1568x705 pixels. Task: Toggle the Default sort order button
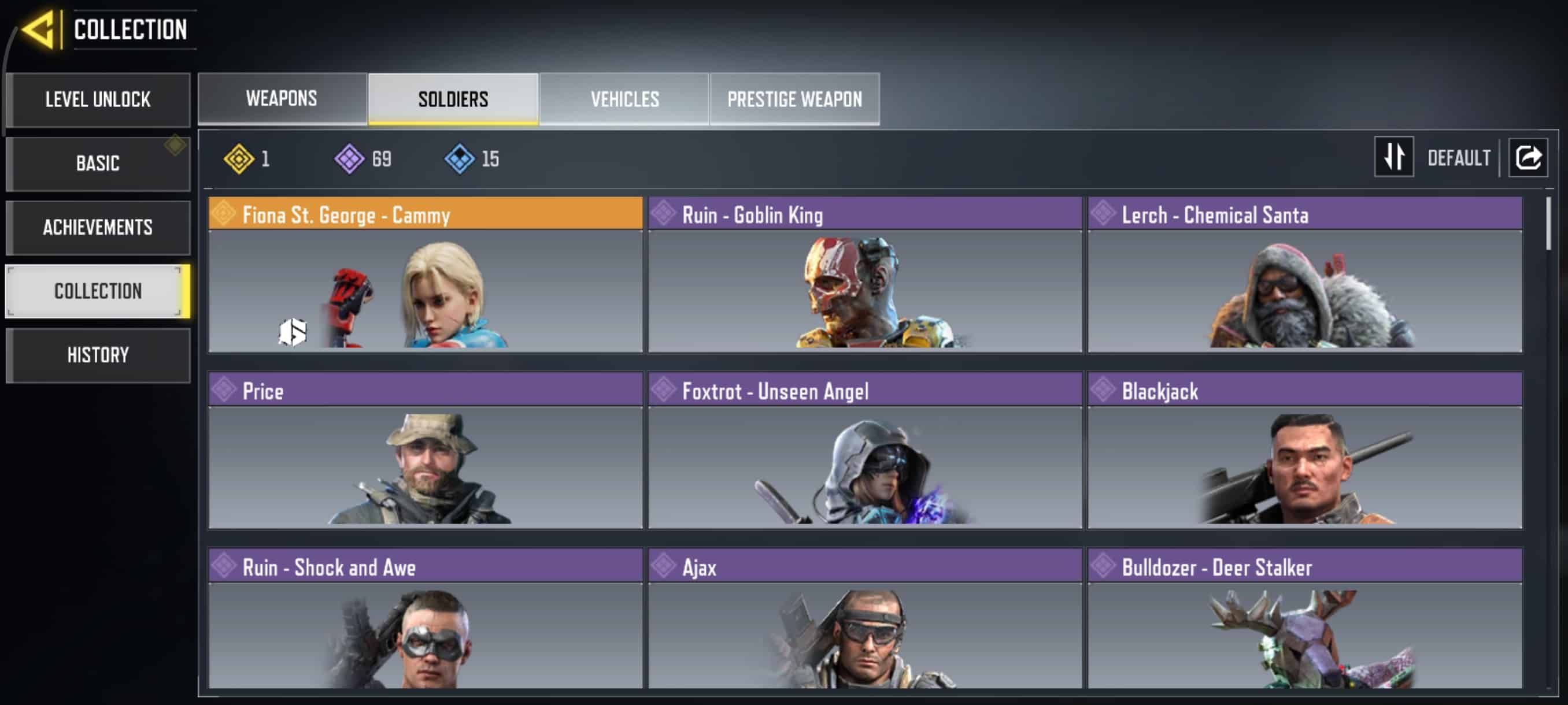(x=1394, y=157)
